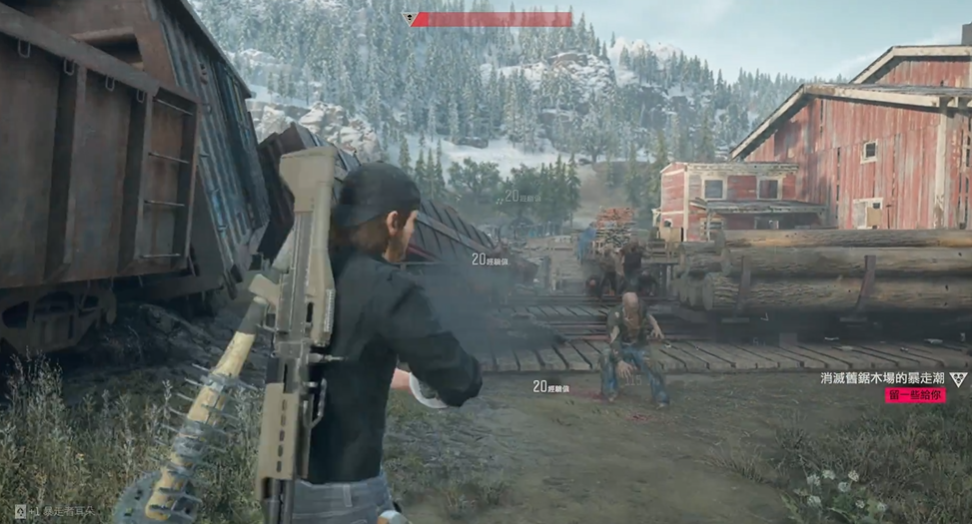Click the triangular horde objective marker icon
Image resolution: width=972 pixels, height=524 pixels.
(958, 378)
